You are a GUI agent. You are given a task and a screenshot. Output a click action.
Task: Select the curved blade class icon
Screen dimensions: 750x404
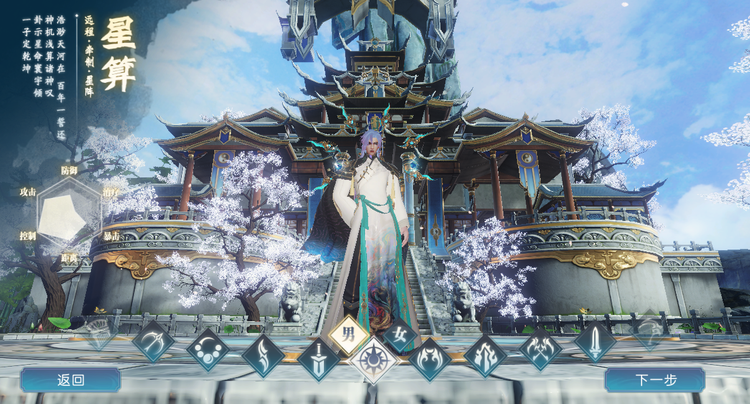263,355
